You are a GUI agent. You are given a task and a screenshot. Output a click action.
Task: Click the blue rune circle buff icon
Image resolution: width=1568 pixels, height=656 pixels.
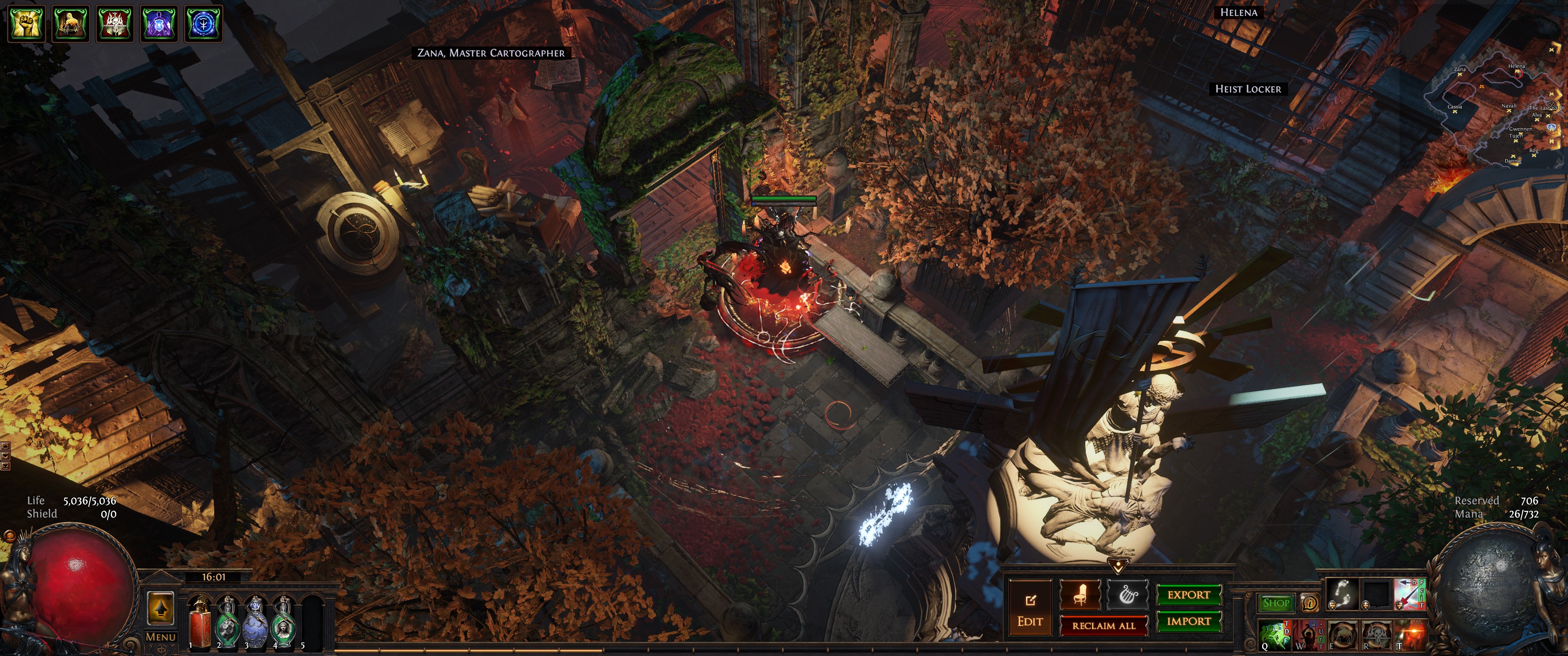[203, 24]
